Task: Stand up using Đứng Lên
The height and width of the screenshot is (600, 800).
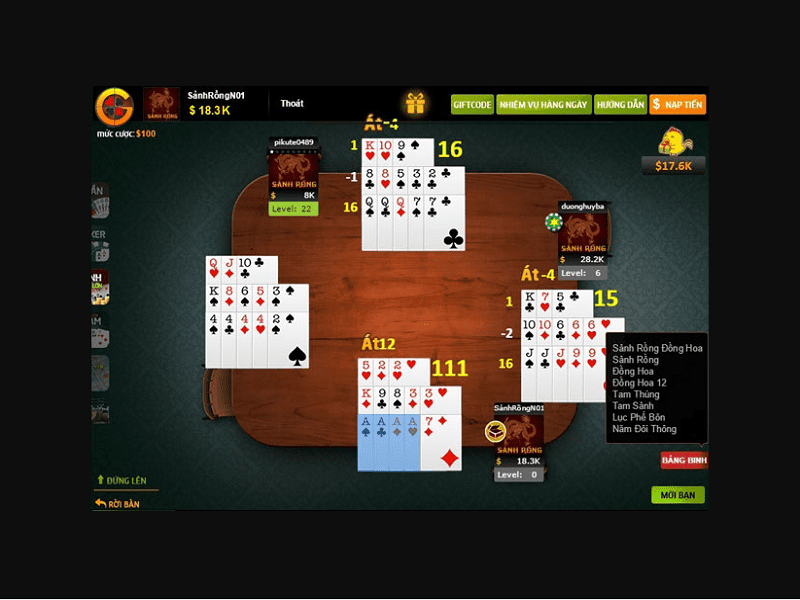Action: [125, 481]
